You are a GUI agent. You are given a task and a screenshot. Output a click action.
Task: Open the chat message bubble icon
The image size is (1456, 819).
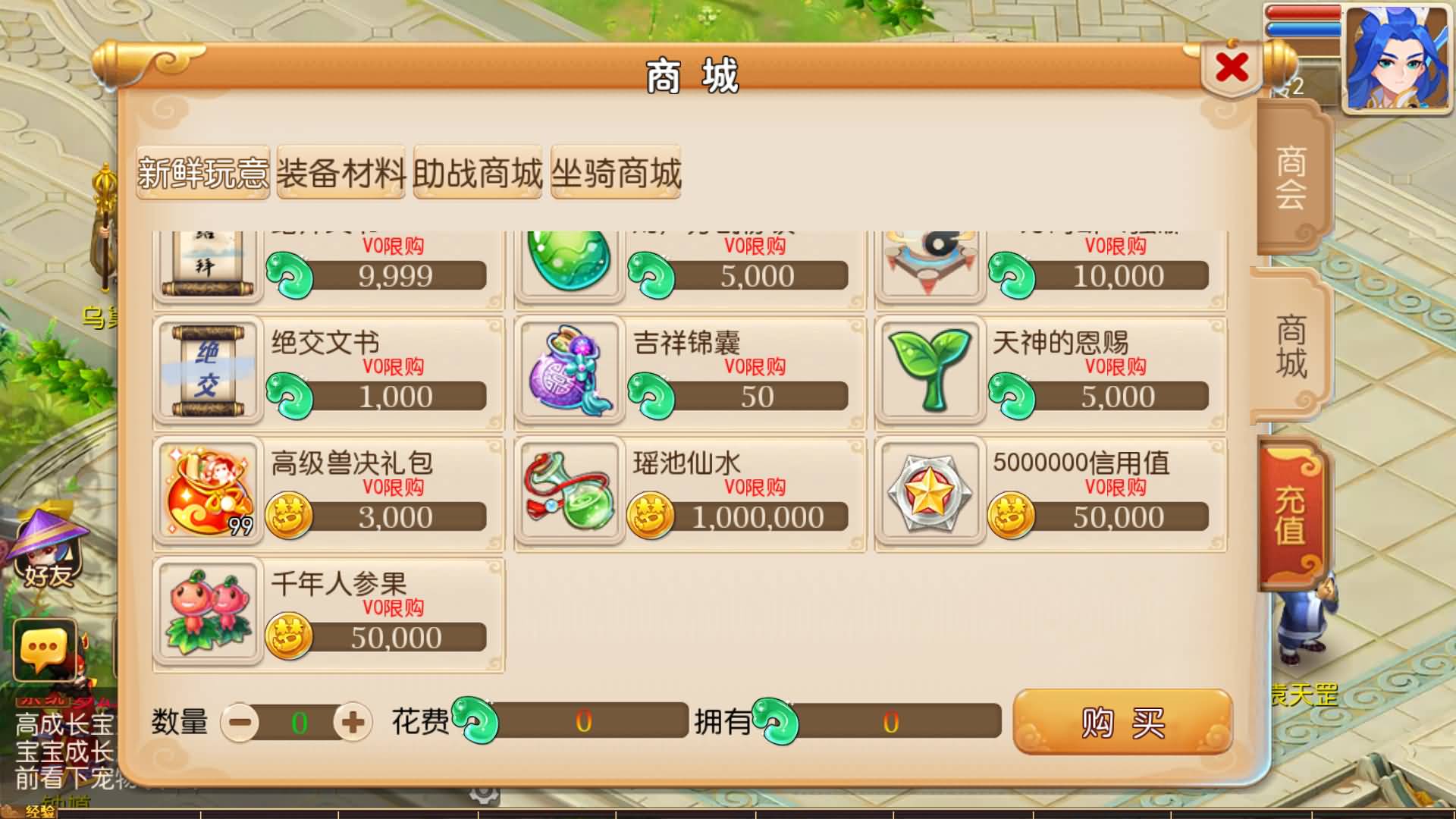[x=43, y=645]
